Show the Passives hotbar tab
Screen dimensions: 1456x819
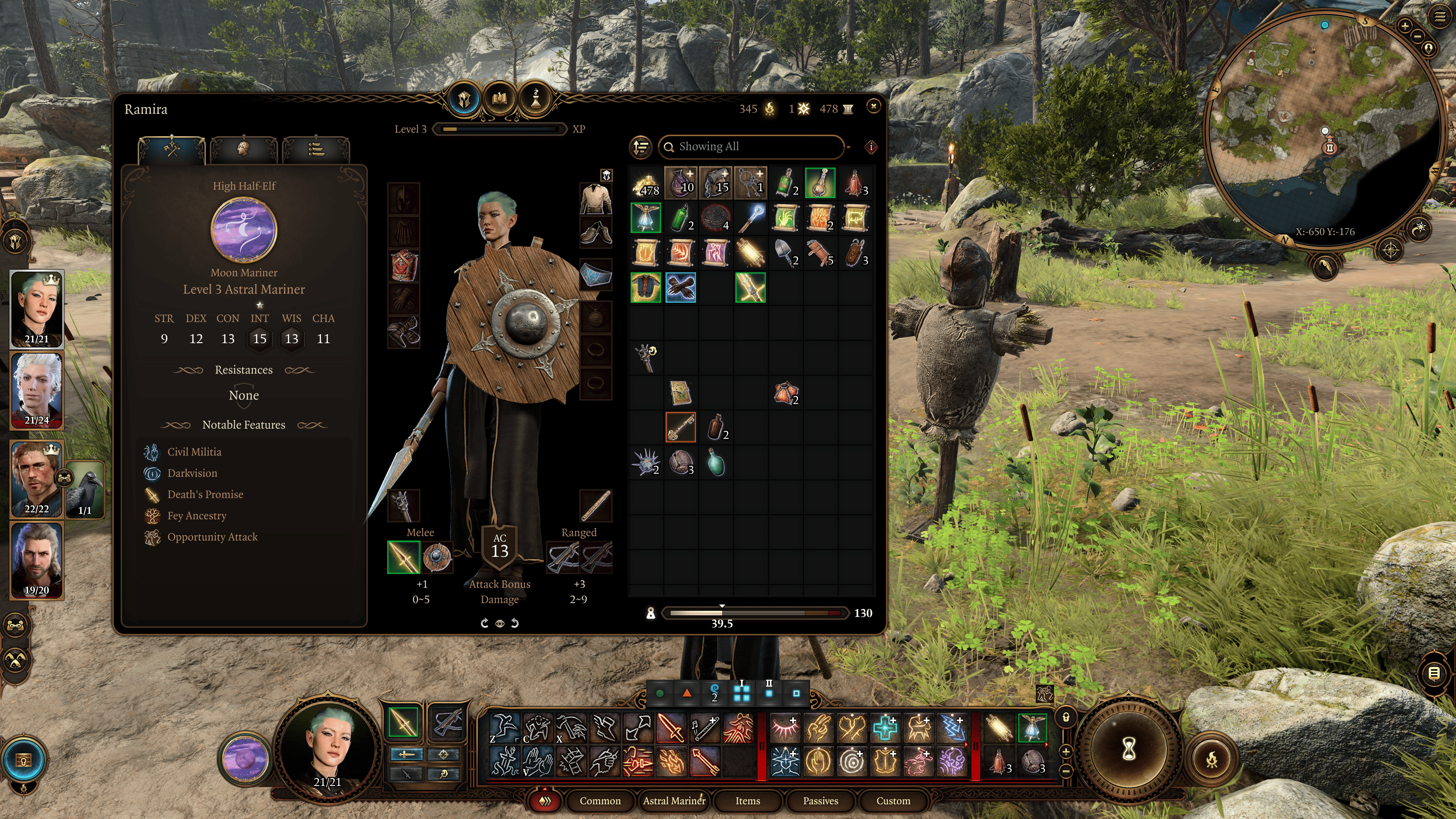[x=820, y=800]
